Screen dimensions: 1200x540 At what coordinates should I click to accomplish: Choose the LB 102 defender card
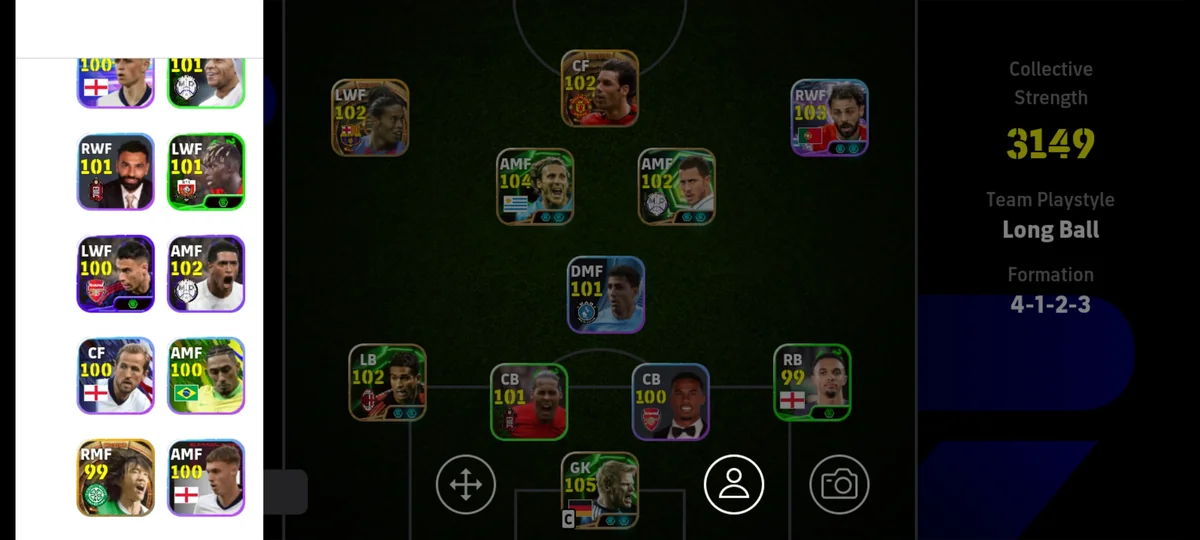(x=388, y=382)
